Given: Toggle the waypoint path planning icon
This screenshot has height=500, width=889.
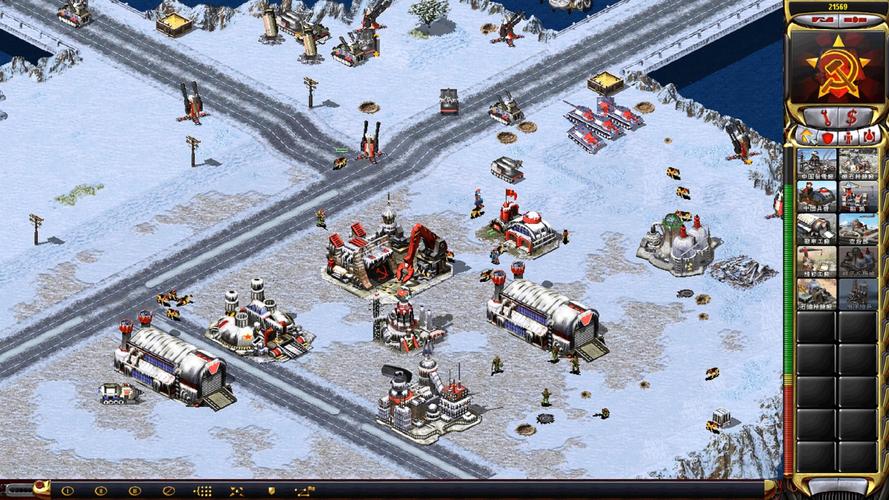Looking at the screenshot, I should [303, 491].
